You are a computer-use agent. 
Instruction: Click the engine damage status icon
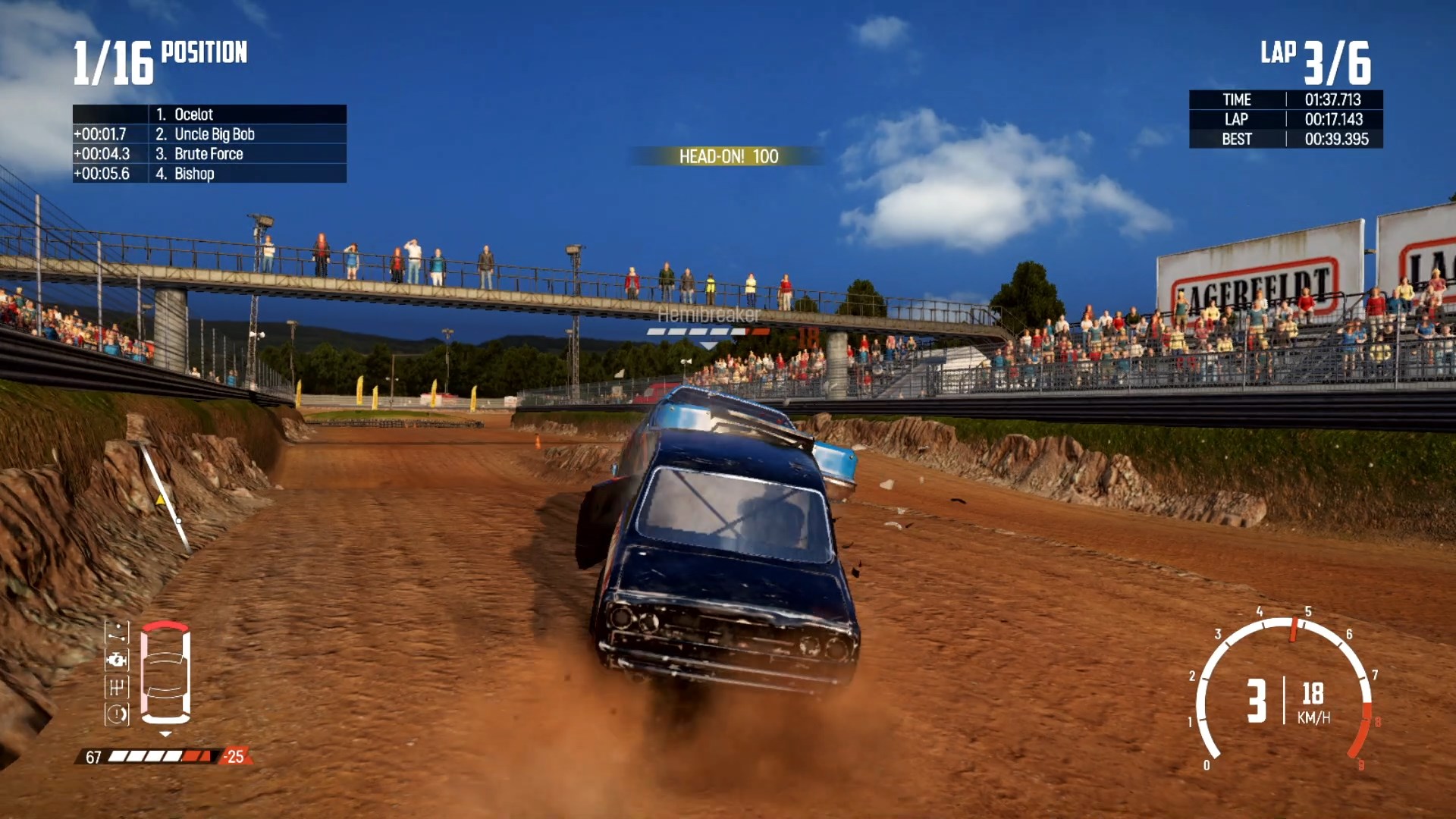[117, 660]
